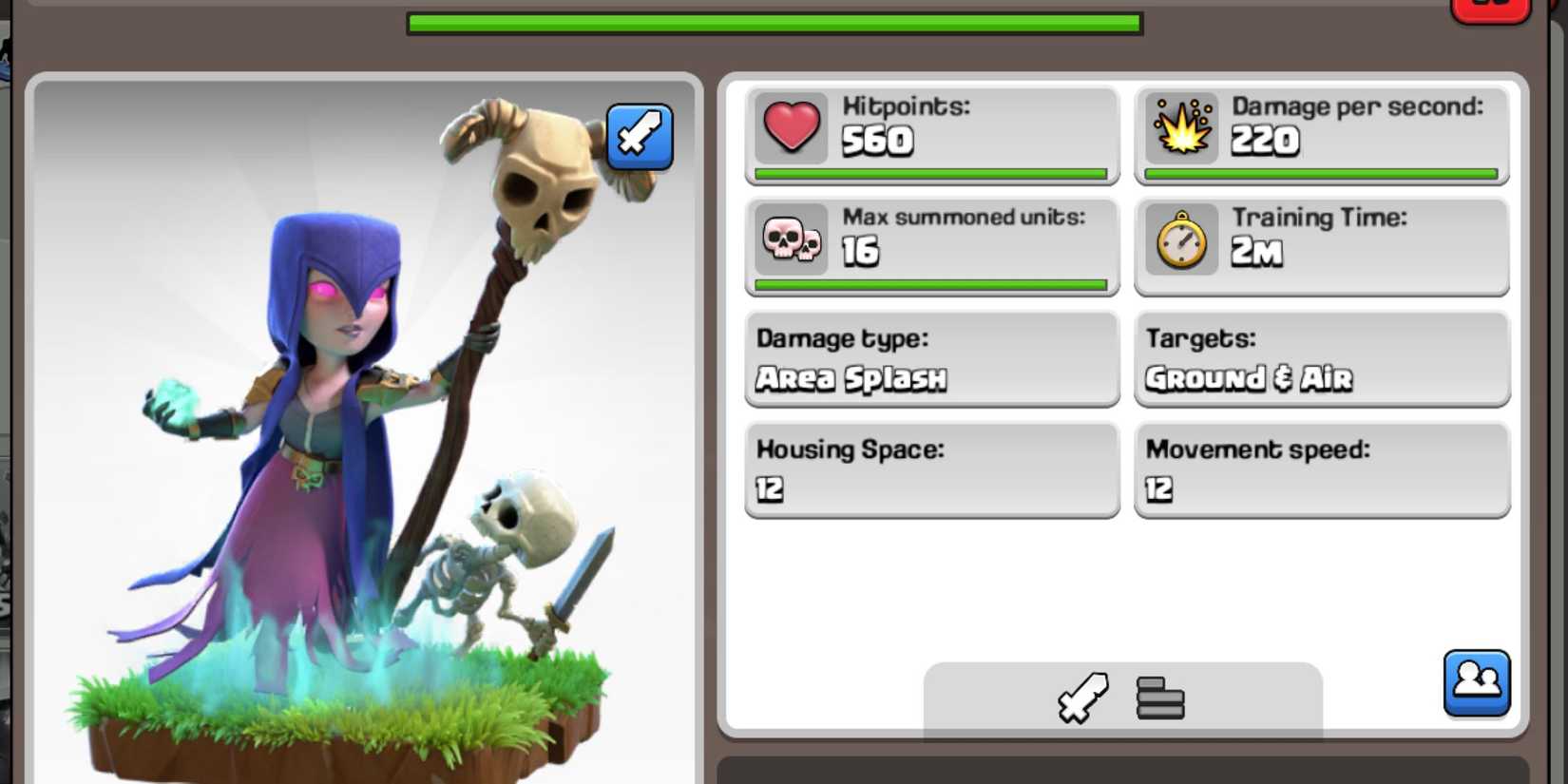Click the Damage per second progress bar
The image size is (1568, 784).
1321,174
